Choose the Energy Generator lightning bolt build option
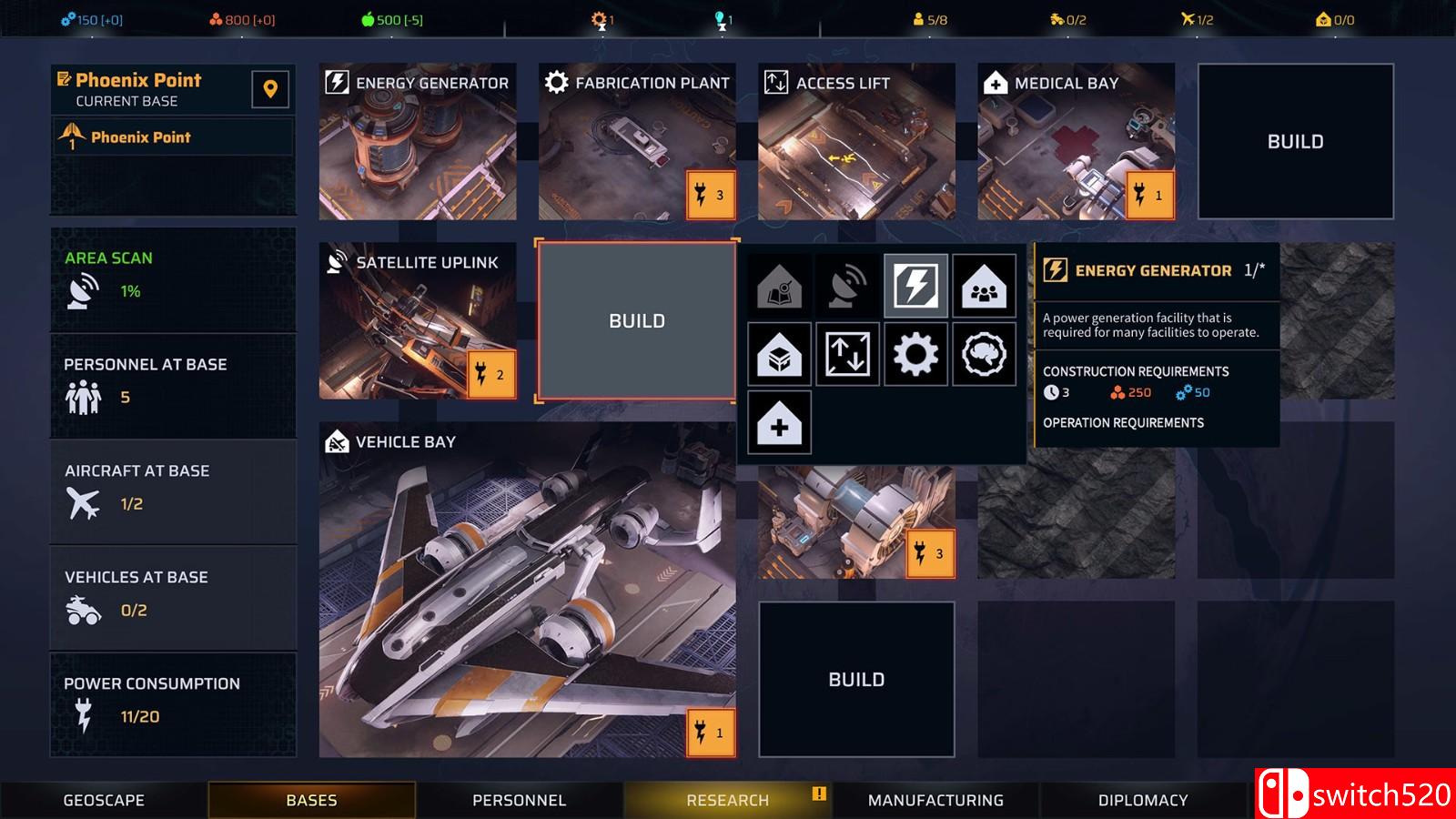Viewport: 1456px width, 819px height. point(915,286)
